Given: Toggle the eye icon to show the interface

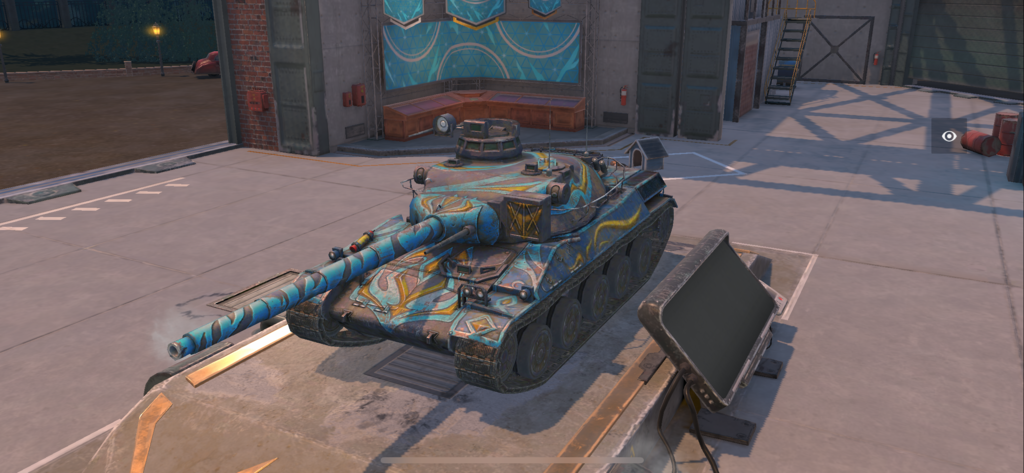Looking at the screenshot, I should point(949,136).
